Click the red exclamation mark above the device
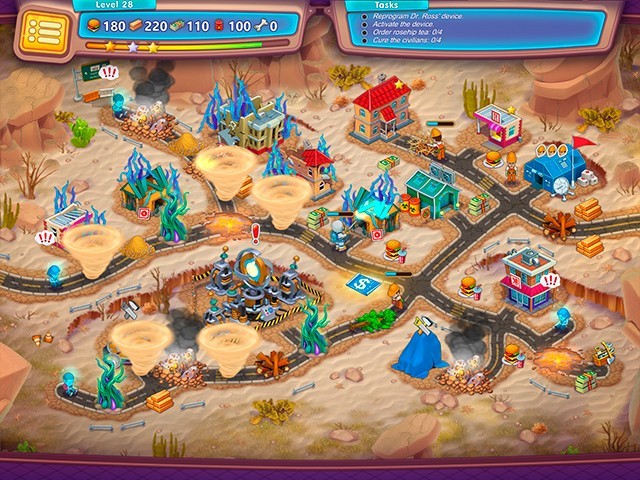The height and width of the screenshot is (480, 640). pyautogui.click(x=256, y=234)
